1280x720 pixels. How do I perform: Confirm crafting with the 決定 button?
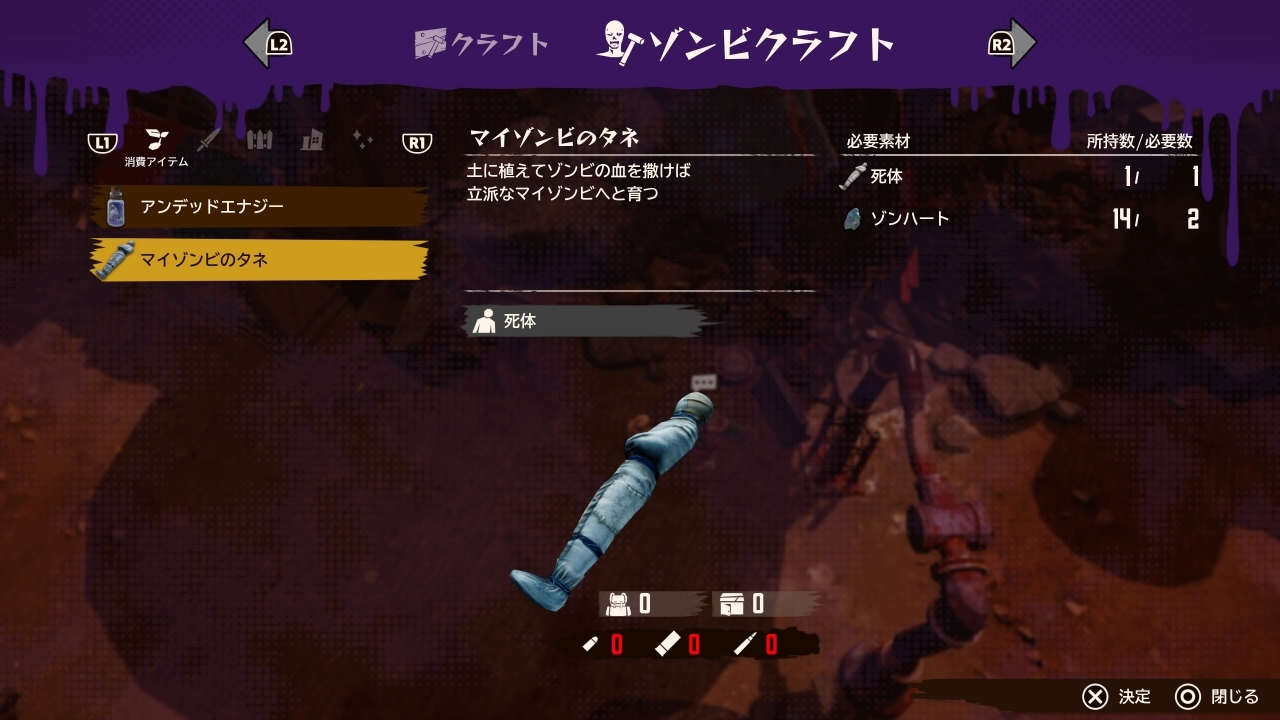pyautogui.click(x=1115, y=697)
